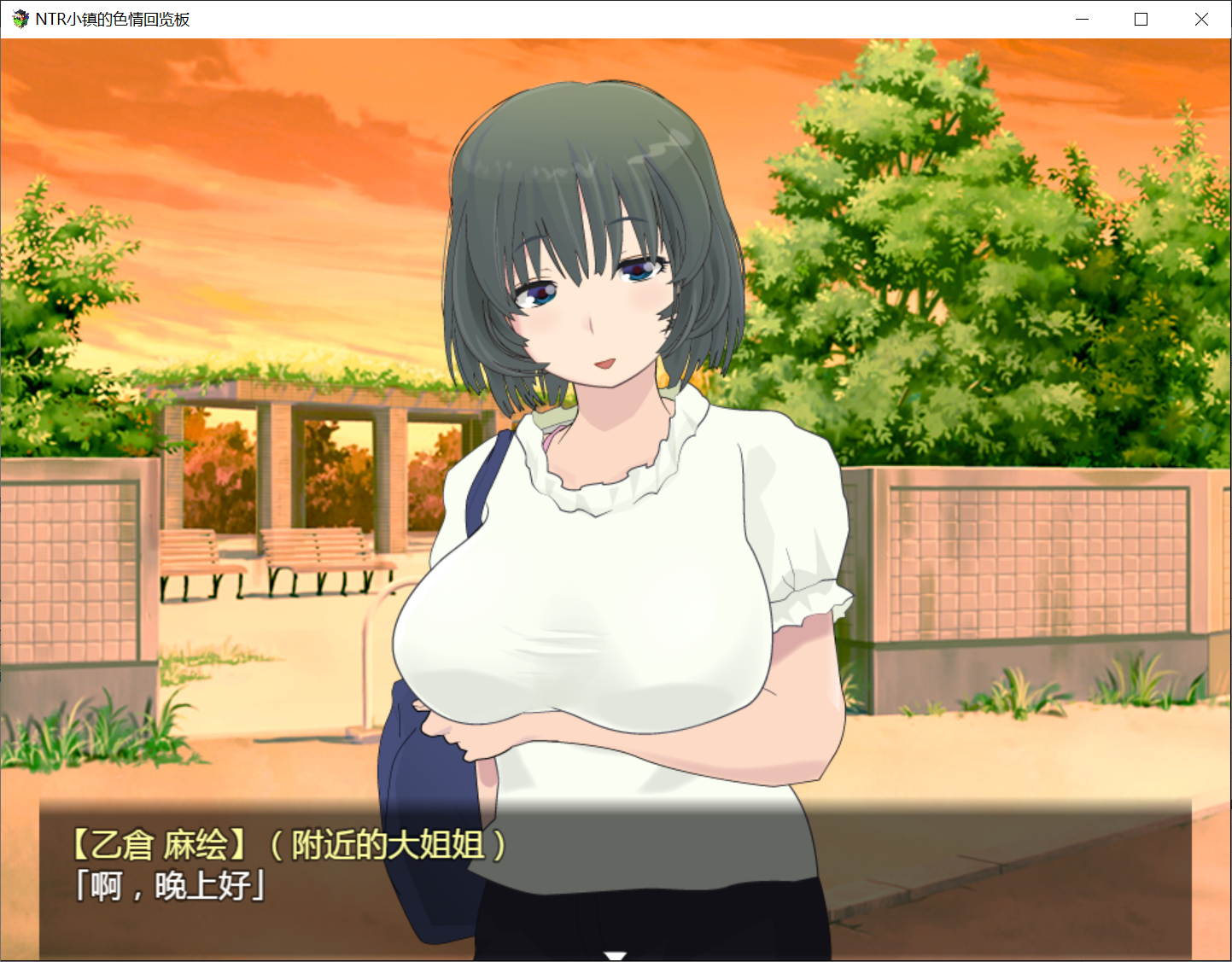The height and width of the screenshot is (962, 1232).
Task: Click the game title NTR小镇的色情回览板
Action: tap(111, 18)
